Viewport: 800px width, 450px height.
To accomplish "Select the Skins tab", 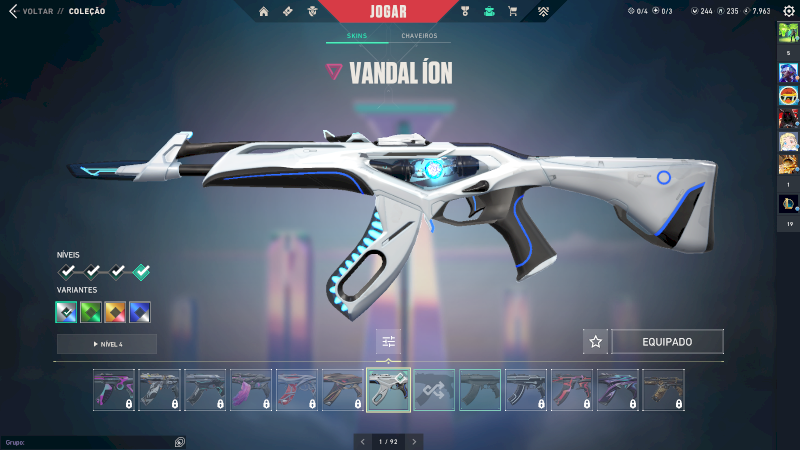I will pyautogui.click(x=357, y=36).
